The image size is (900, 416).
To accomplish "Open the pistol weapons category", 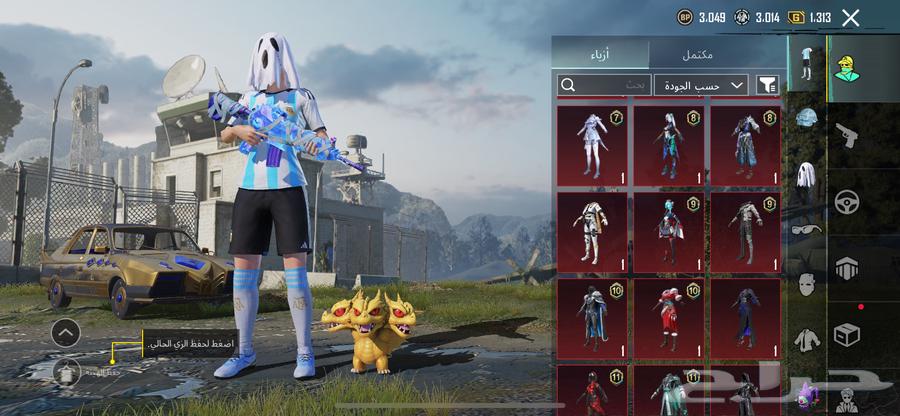I will 848,133.
